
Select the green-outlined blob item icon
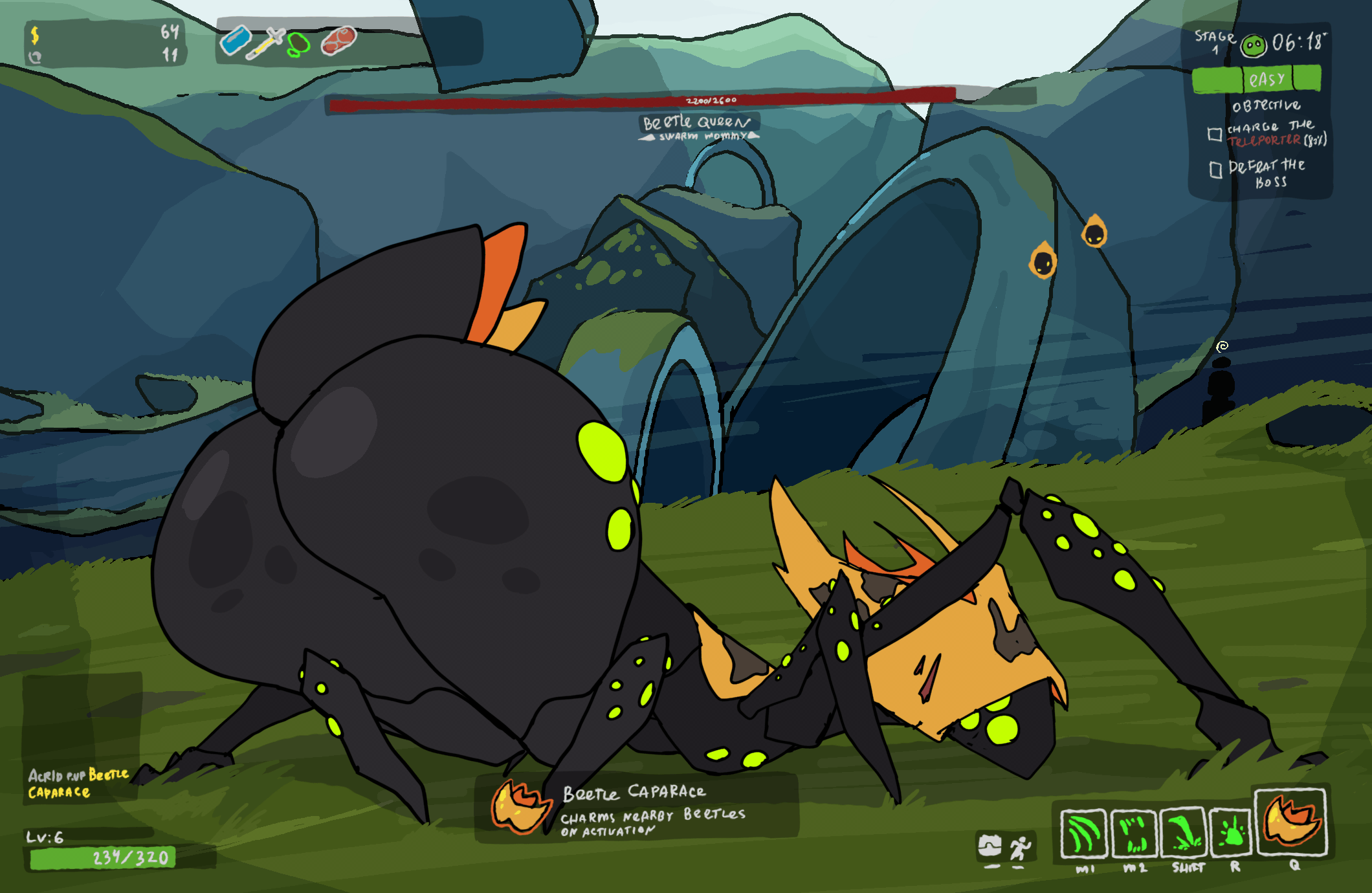pos(298,45)
